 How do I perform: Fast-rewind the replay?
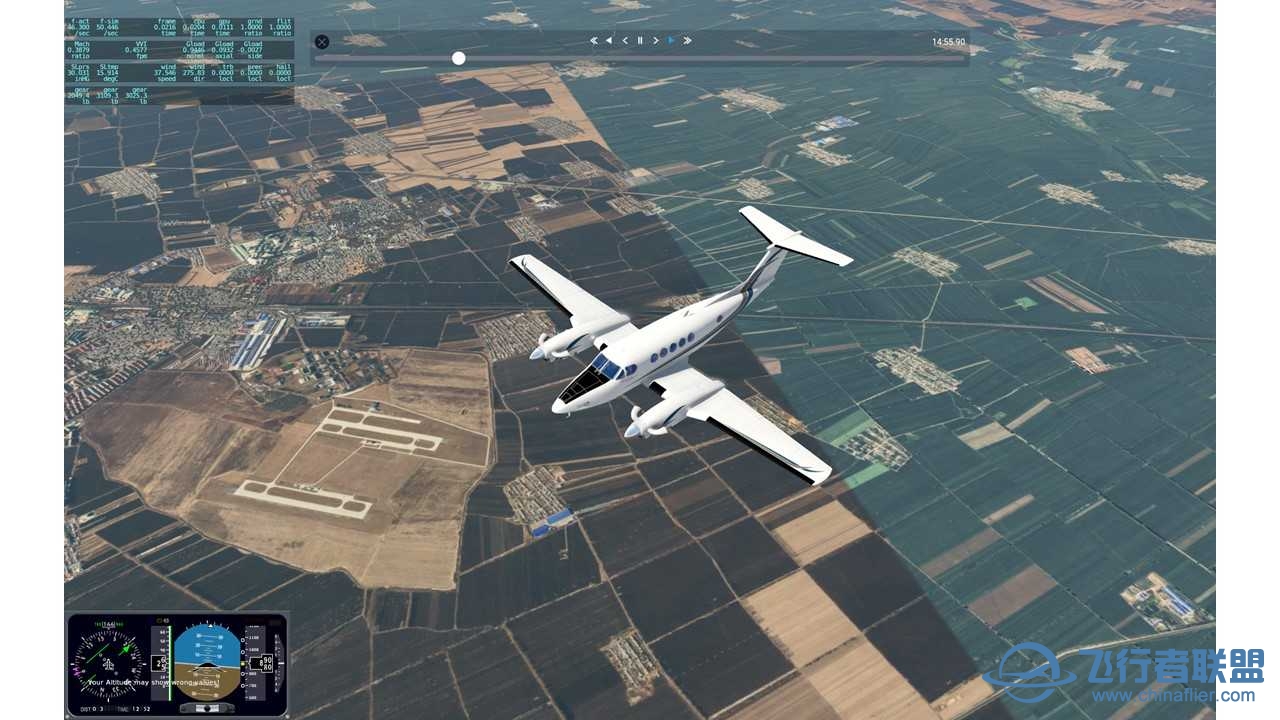point(608,40)
